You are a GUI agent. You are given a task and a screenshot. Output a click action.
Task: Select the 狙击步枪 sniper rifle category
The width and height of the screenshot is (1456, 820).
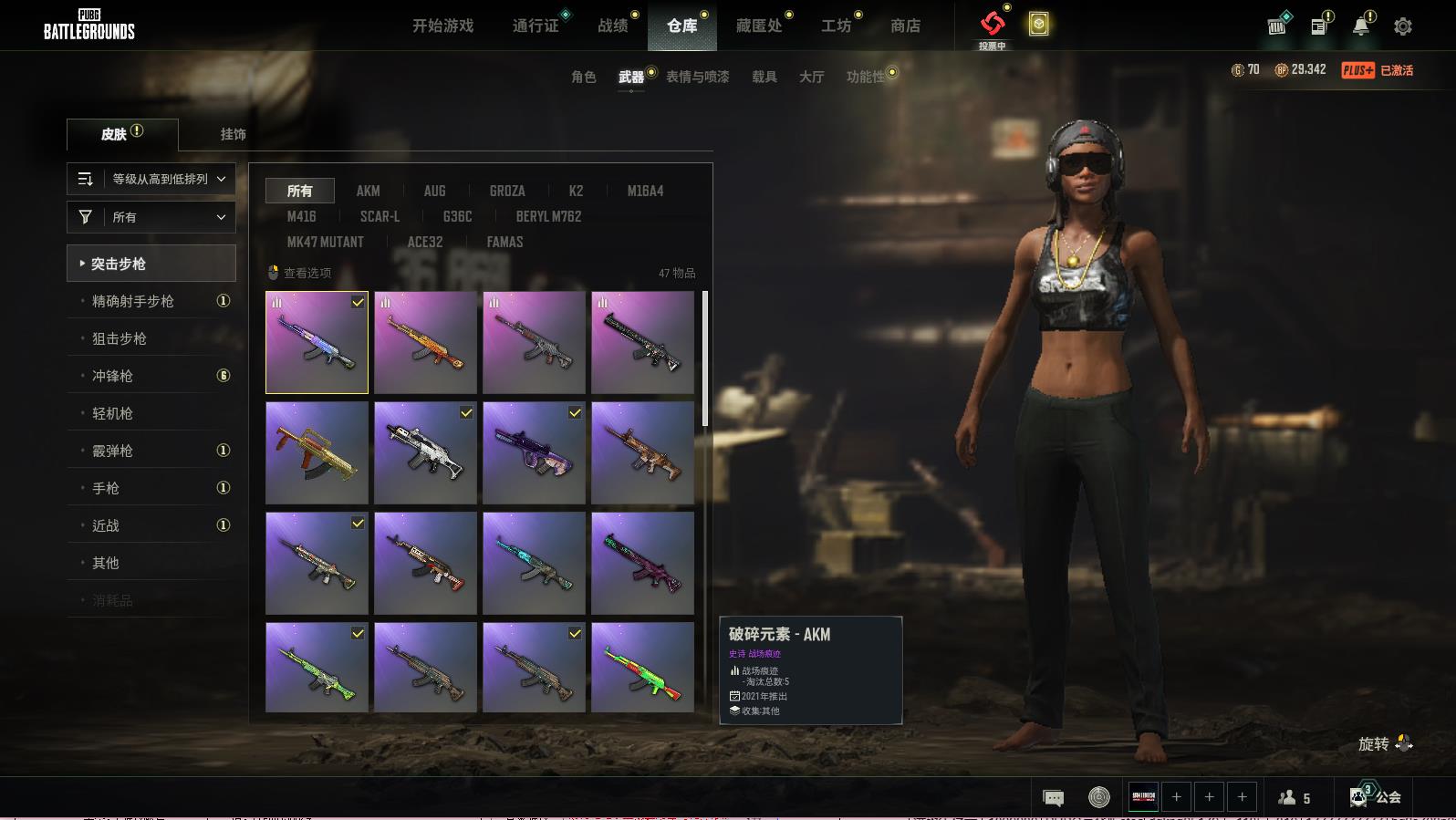120,338
